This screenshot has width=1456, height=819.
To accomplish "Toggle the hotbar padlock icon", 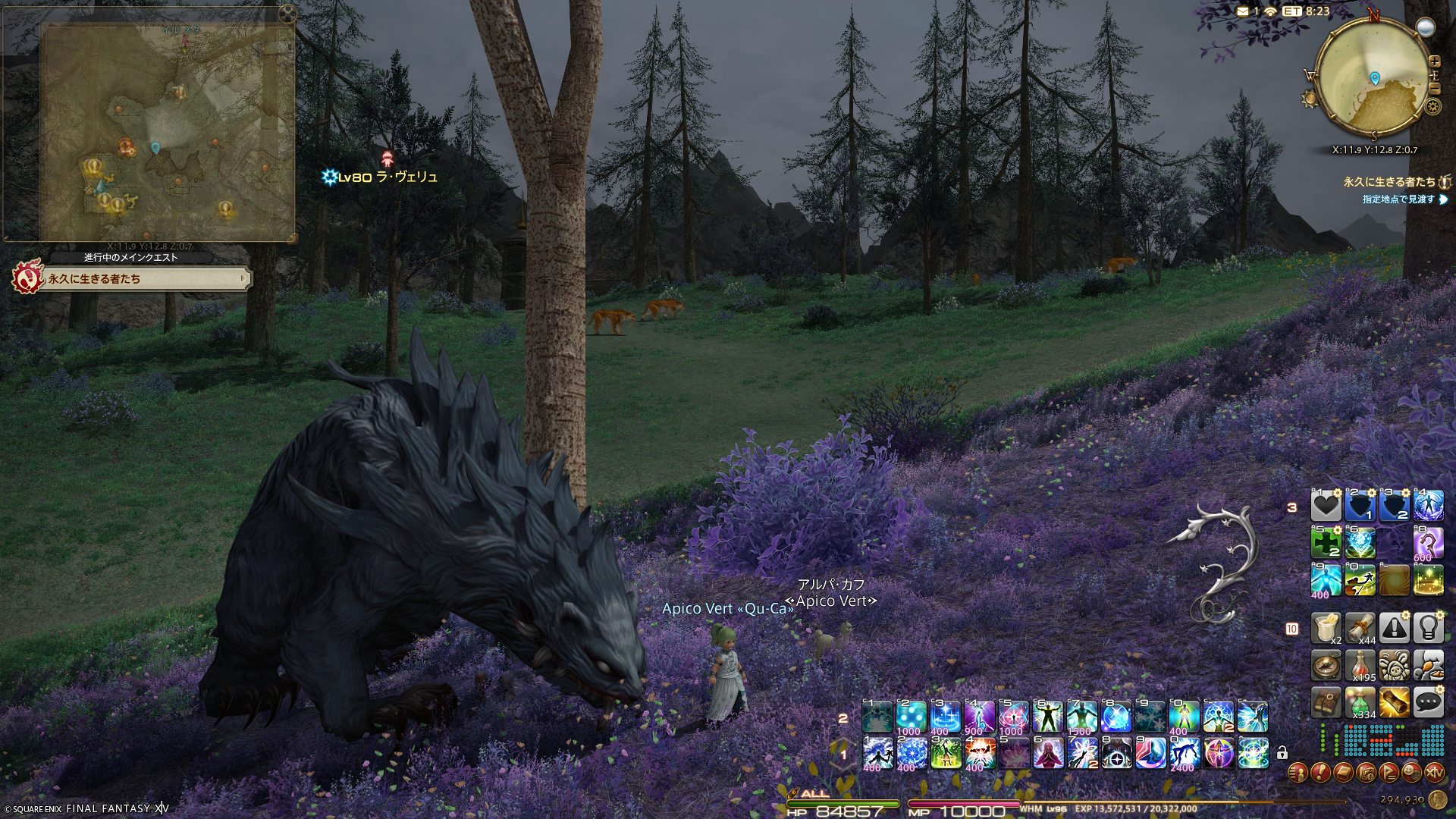I will point(1282,753).
